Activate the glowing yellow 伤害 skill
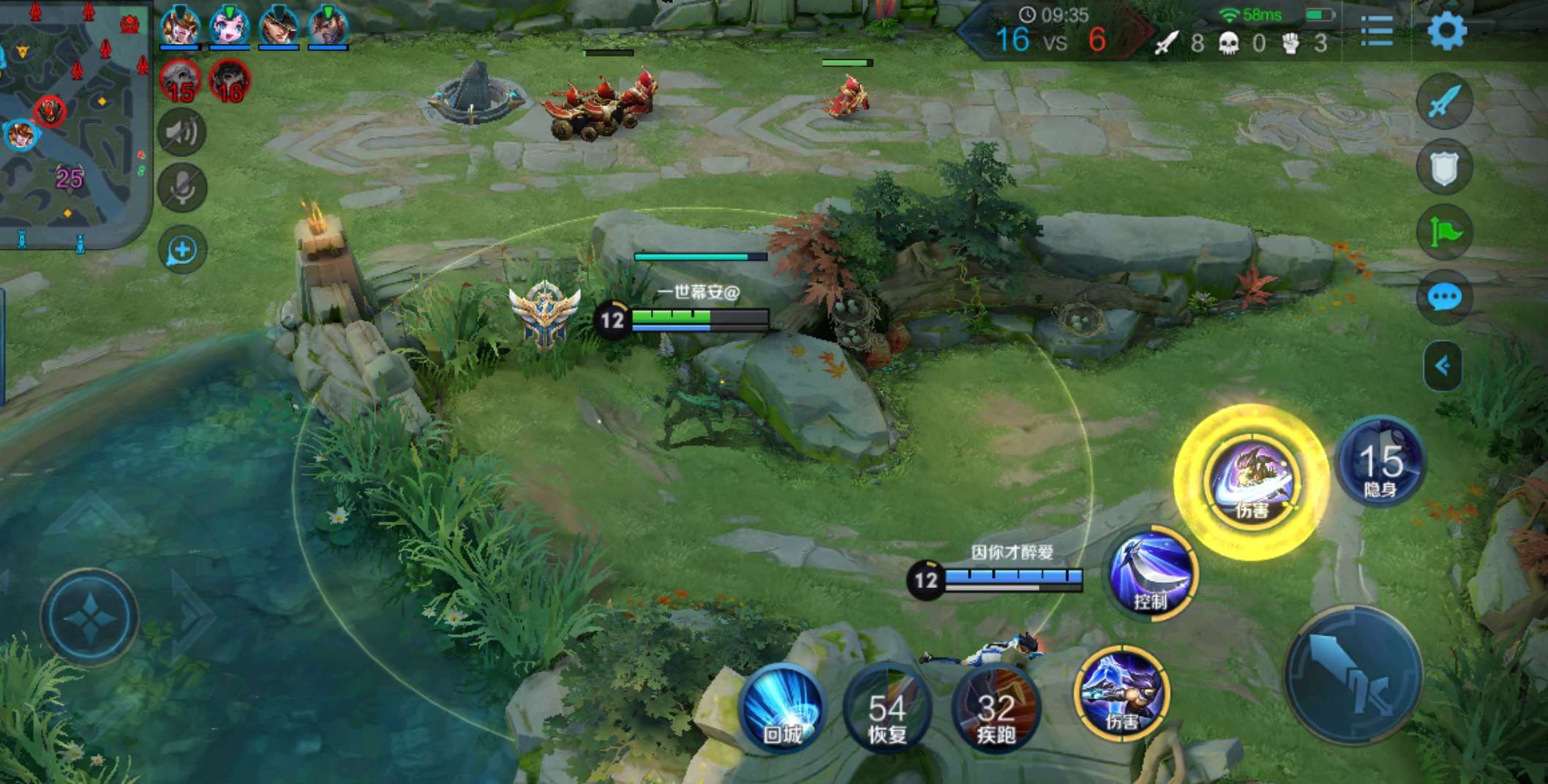 click(x=1252, y=481)
